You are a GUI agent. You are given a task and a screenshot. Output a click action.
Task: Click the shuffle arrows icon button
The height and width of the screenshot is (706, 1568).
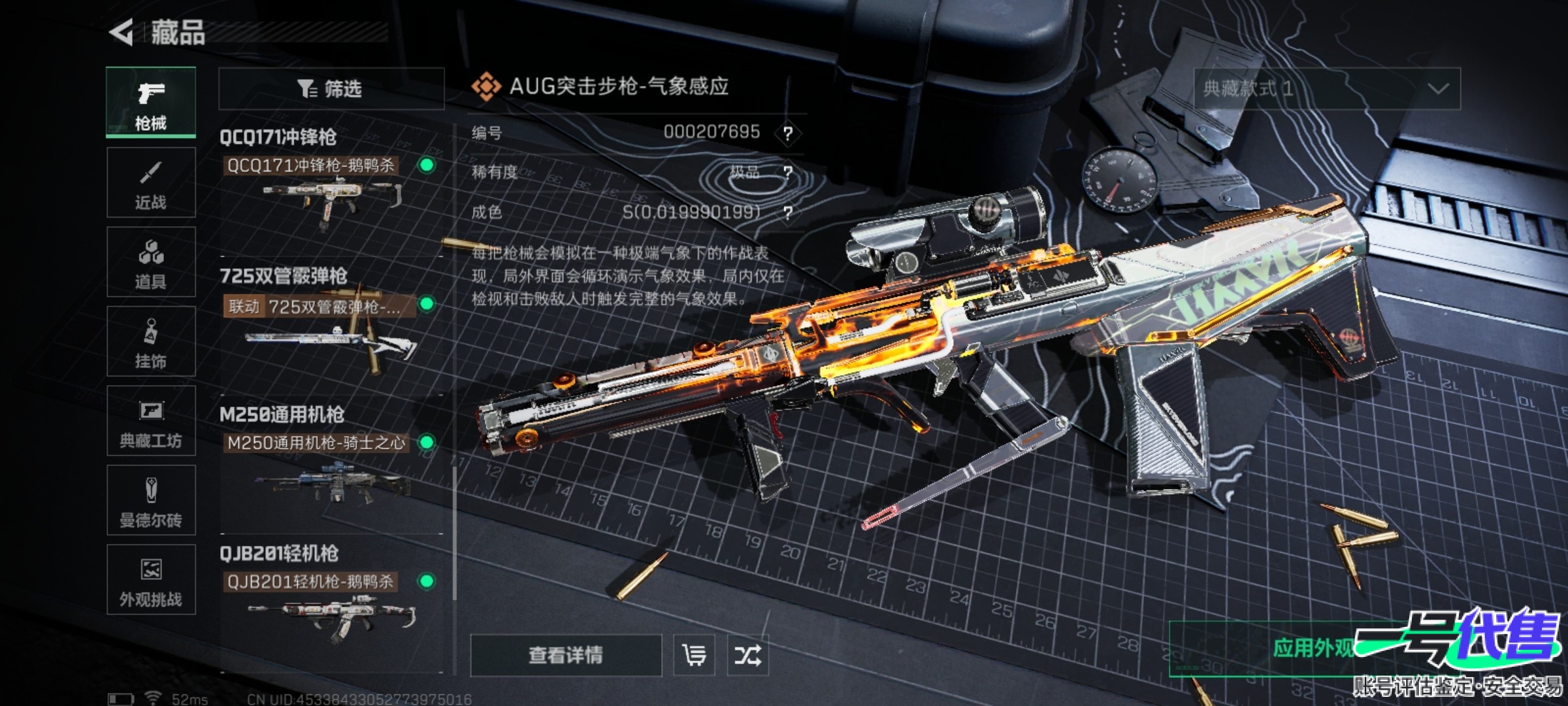click(x=747, y=655)
